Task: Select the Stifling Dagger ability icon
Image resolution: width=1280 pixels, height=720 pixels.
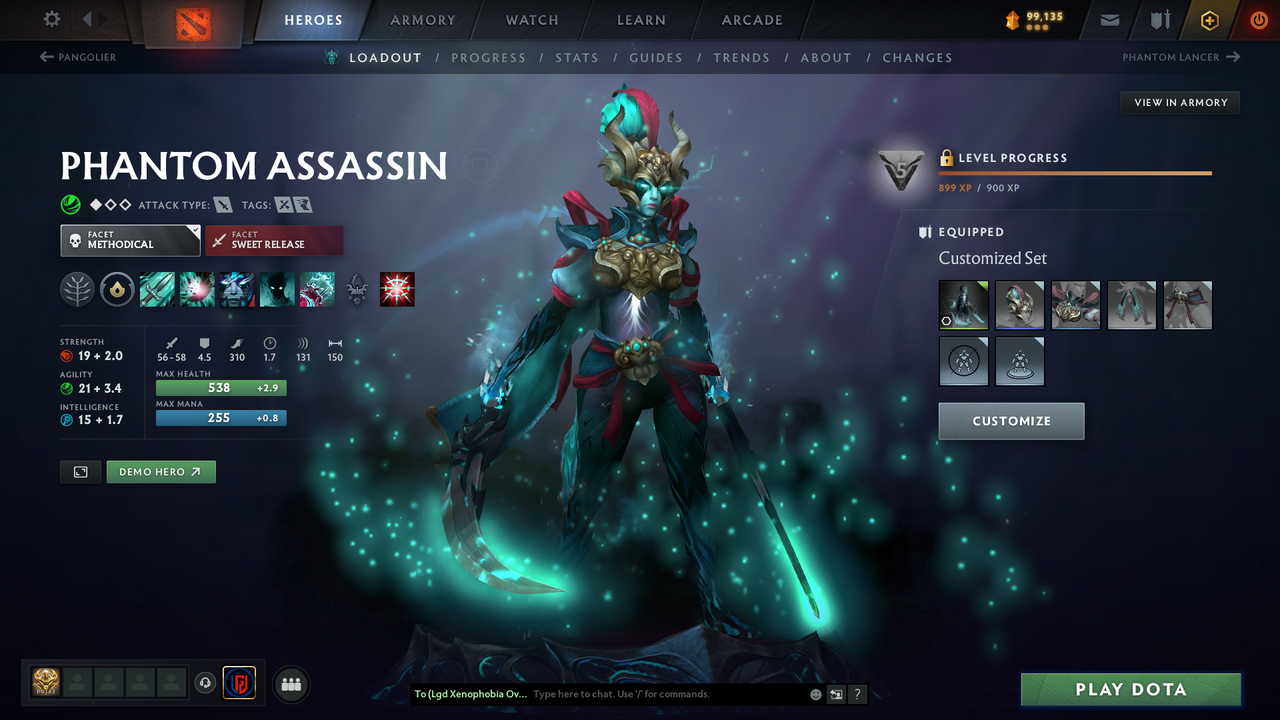Action: click(157, 289)
